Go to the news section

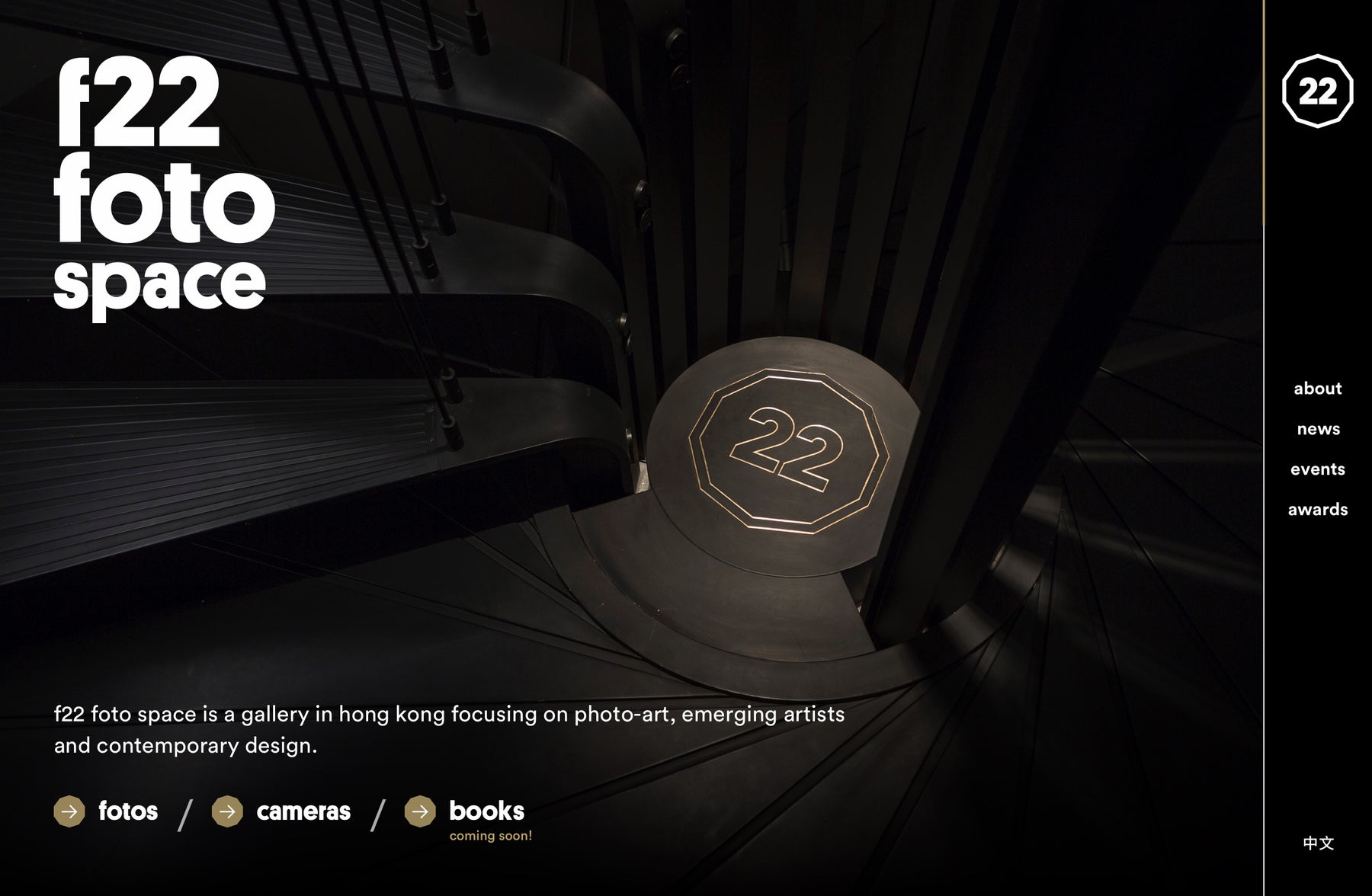[x=1318, y=429]
